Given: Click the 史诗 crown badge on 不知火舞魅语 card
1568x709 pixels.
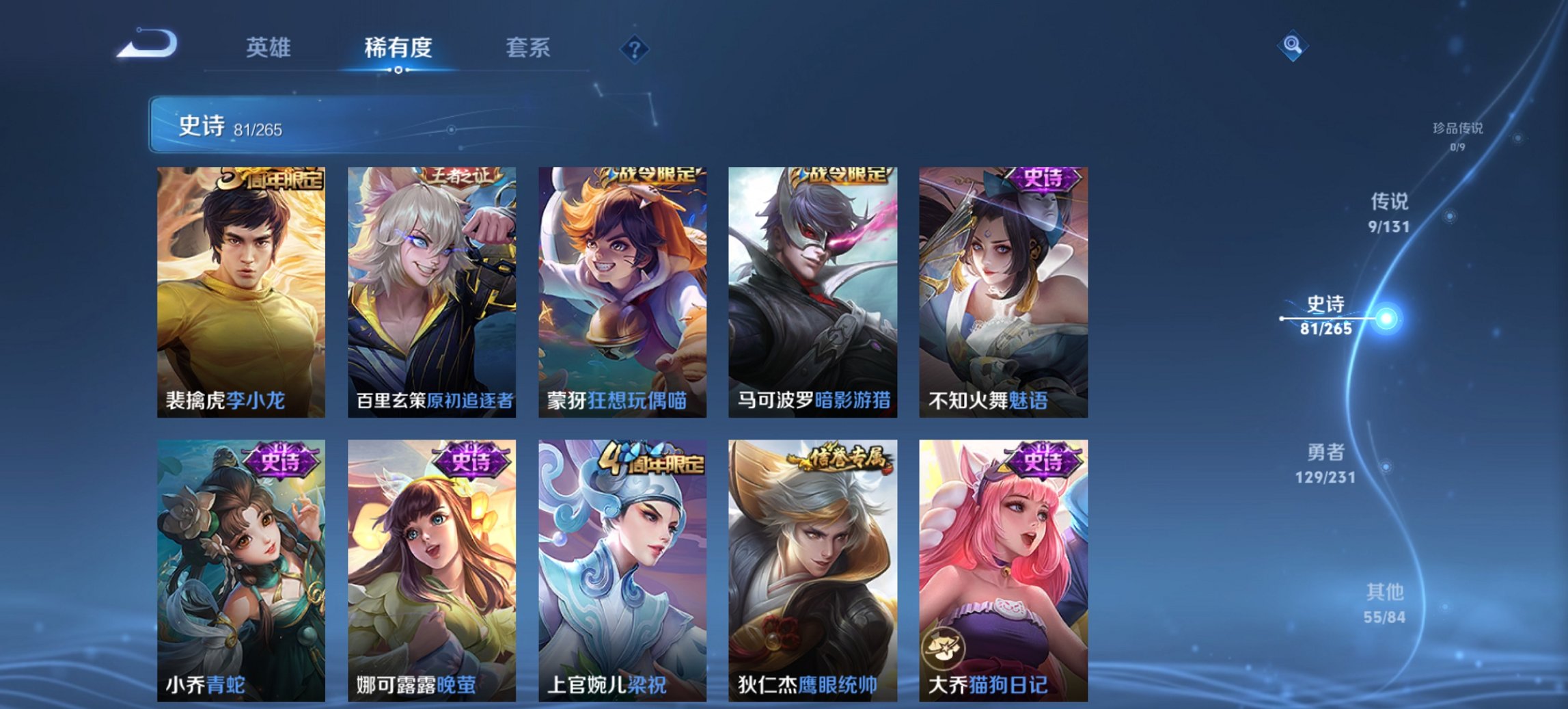Looking at the screenshot, I should click(1045, 179).
